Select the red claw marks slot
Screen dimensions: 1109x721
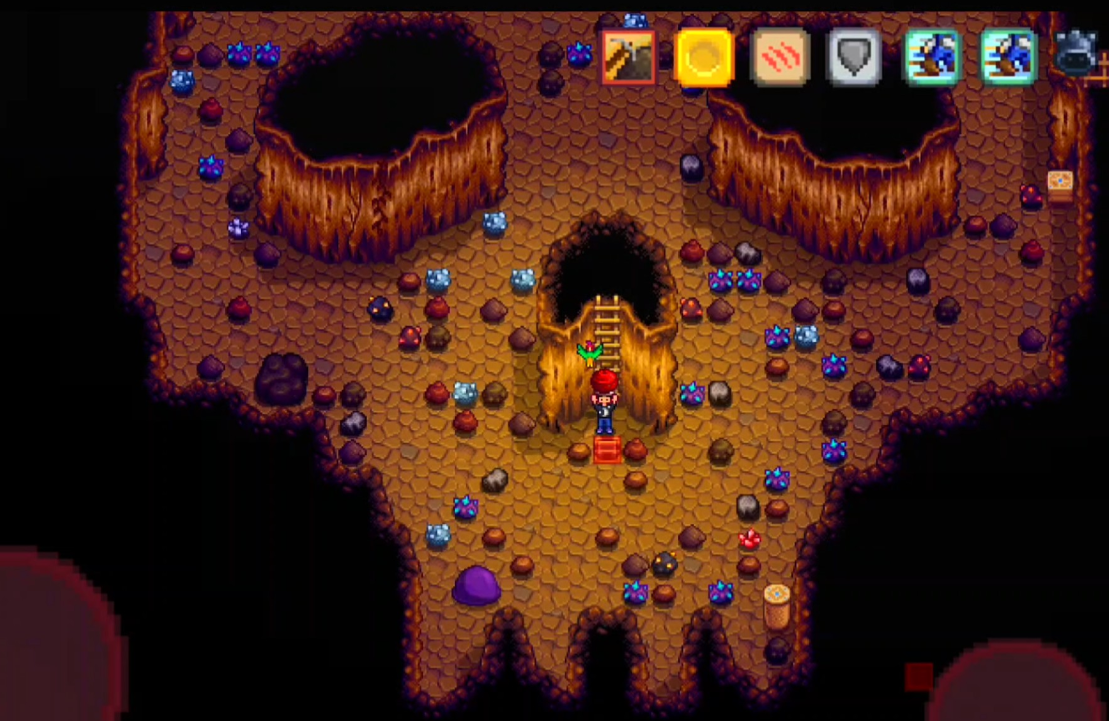click(x=780, y=57)
